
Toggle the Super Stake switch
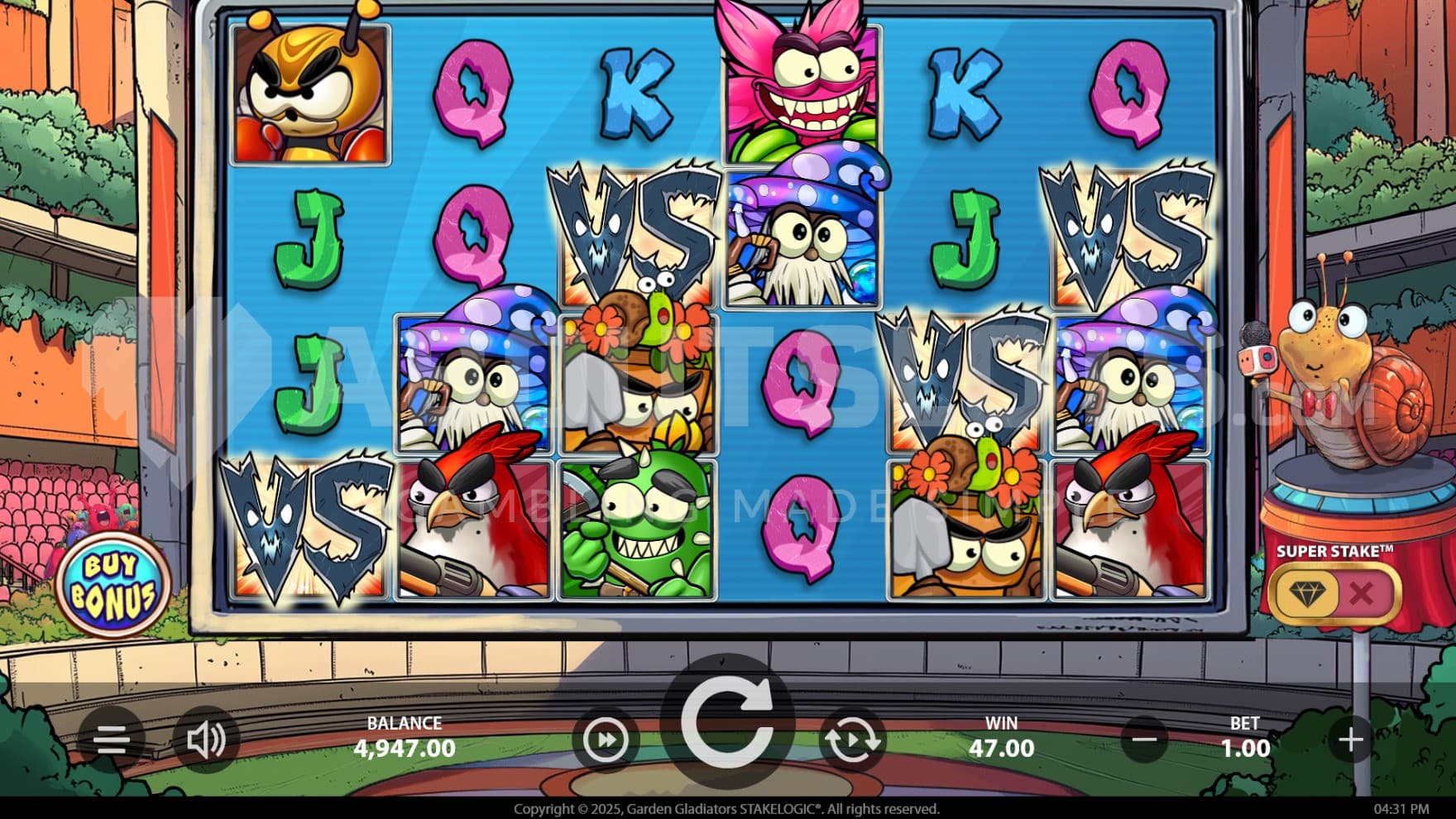click(x=1334, y=592)
